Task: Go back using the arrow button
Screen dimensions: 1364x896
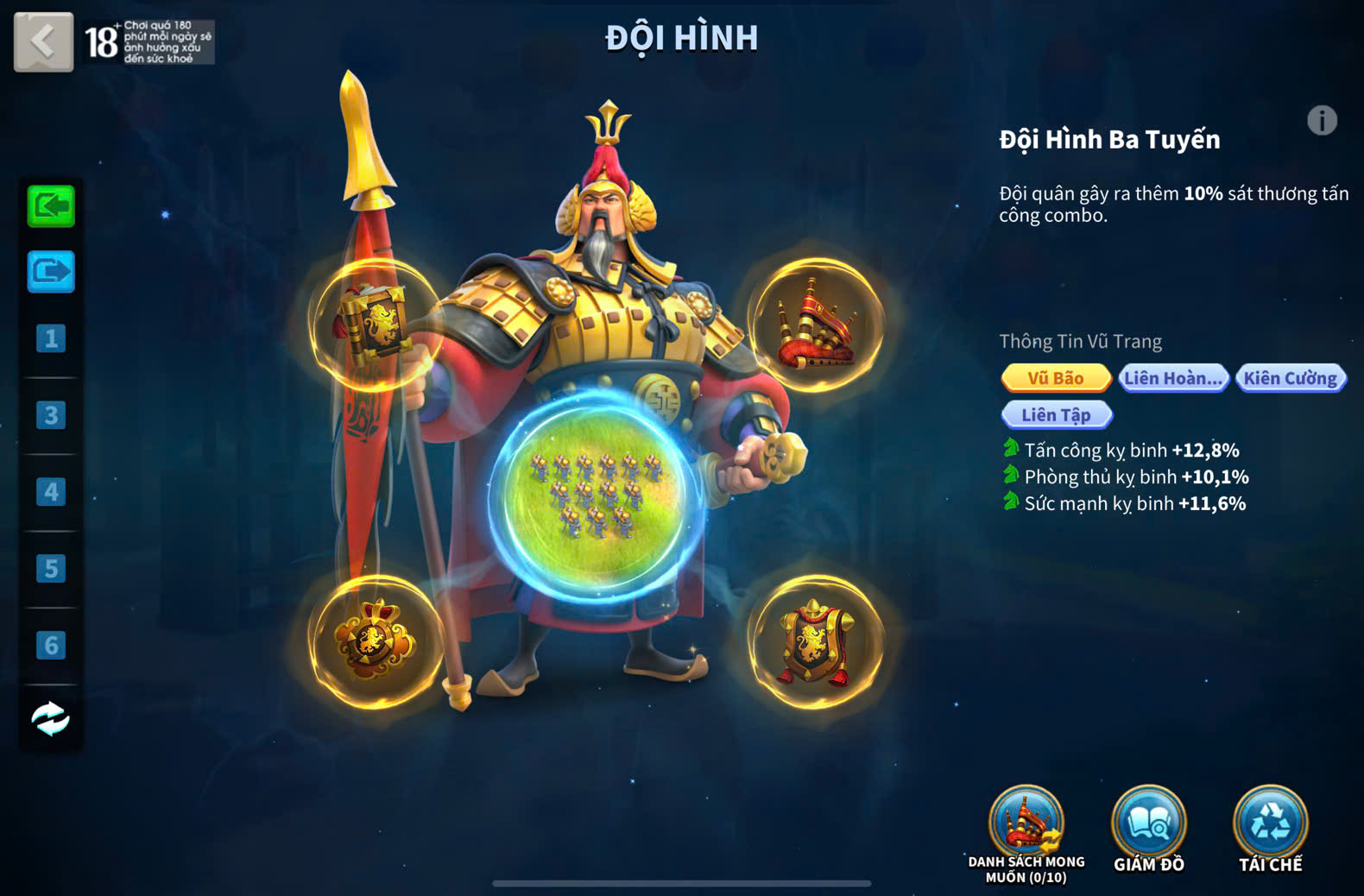Action: pos(43,41)
